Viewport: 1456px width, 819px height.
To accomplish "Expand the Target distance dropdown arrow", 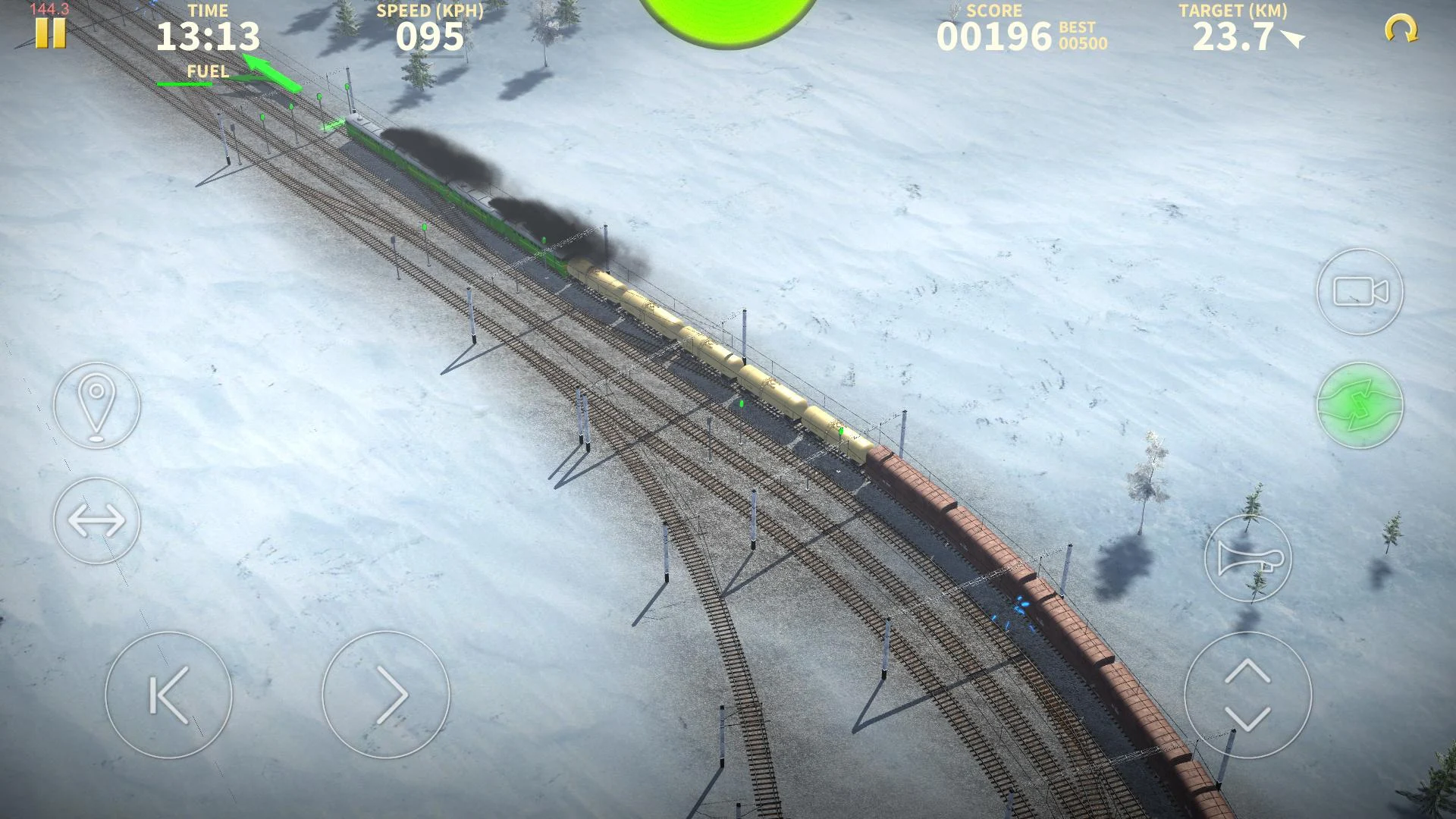I will (1293, 39).
